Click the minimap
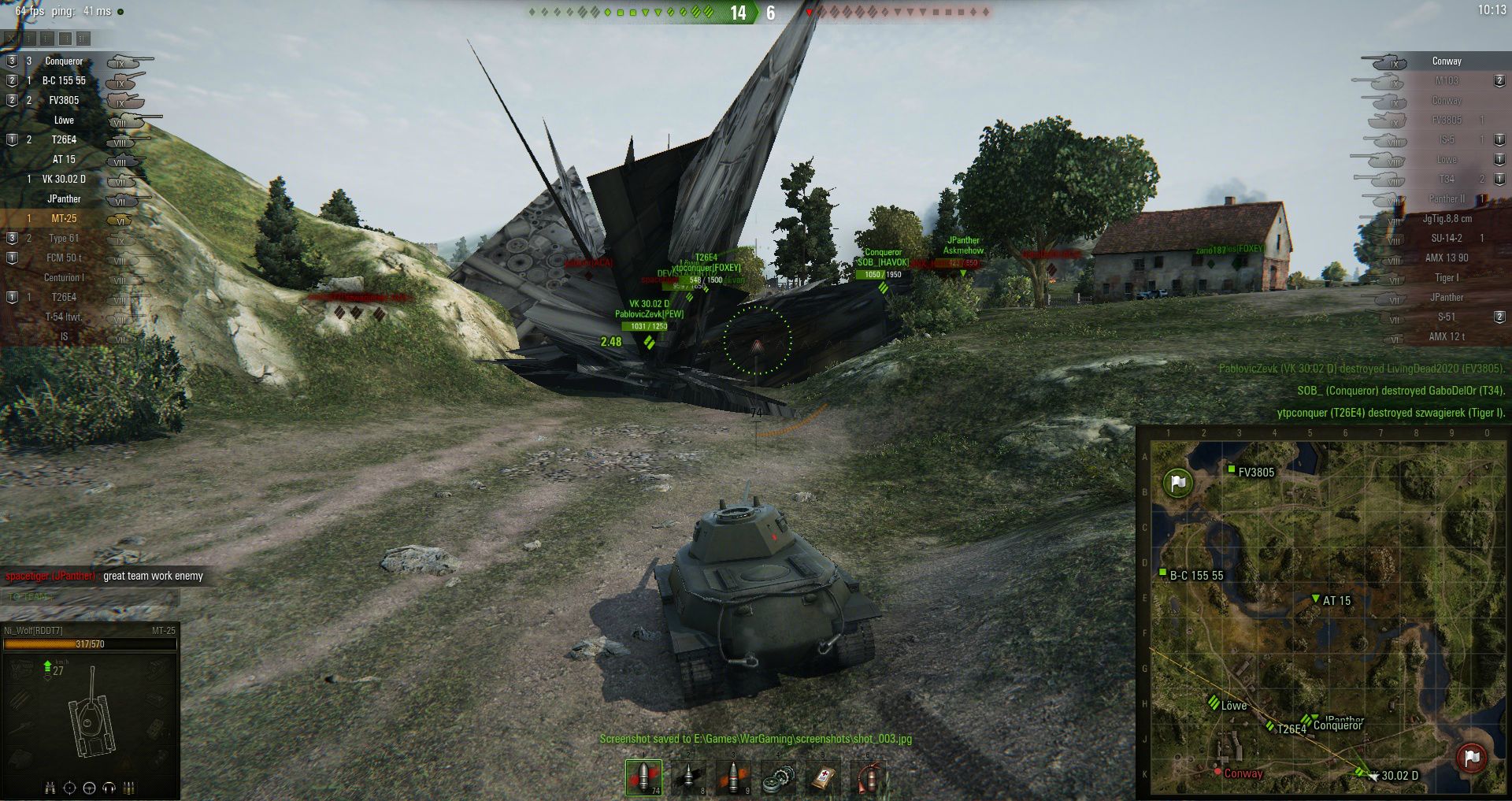Image resolution: width=1512 pixels, height=801 pixels. click(1323, 614)
